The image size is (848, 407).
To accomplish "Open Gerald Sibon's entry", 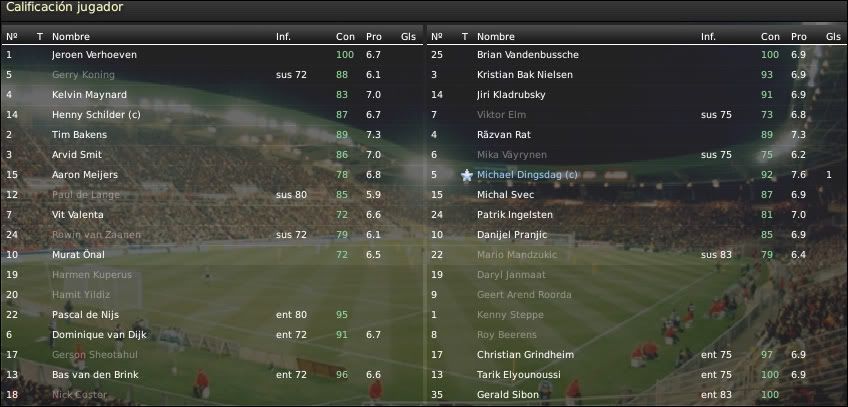I will (508, 395).
